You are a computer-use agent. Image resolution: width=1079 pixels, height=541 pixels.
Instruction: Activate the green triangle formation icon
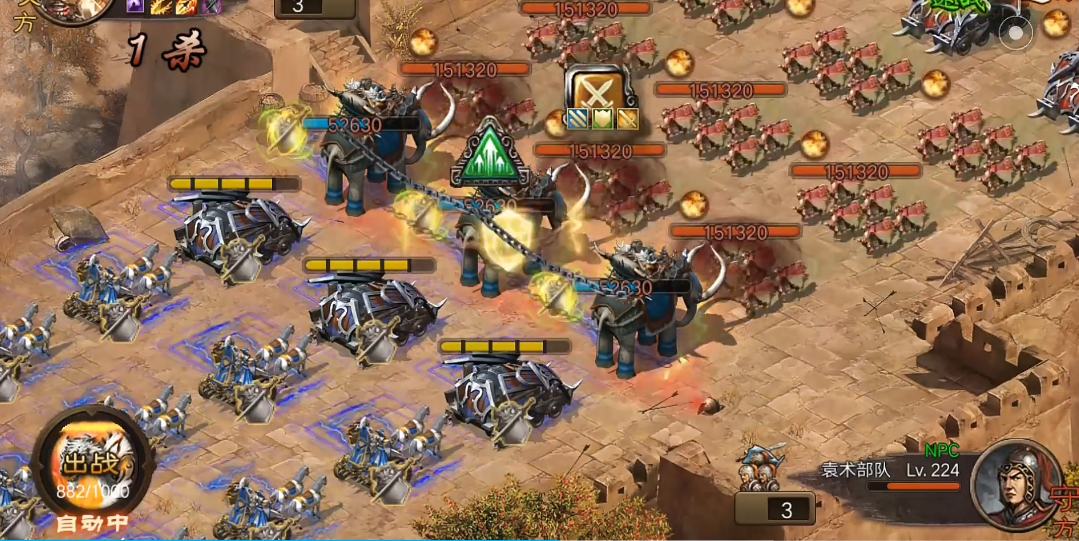[490, 155]
